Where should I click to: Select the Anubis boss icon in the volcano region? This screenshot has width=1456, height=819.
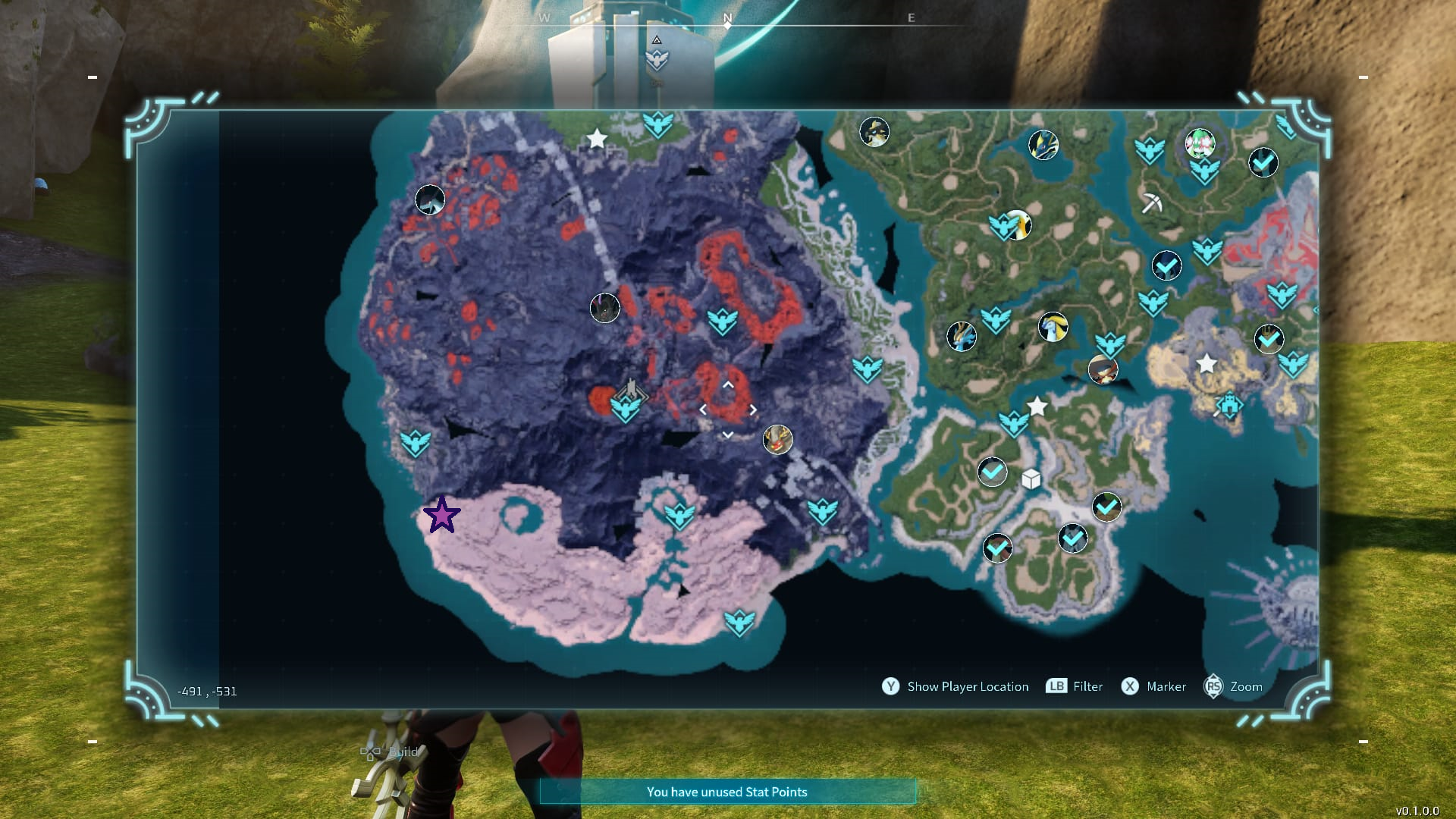click(x=604, y=308)
